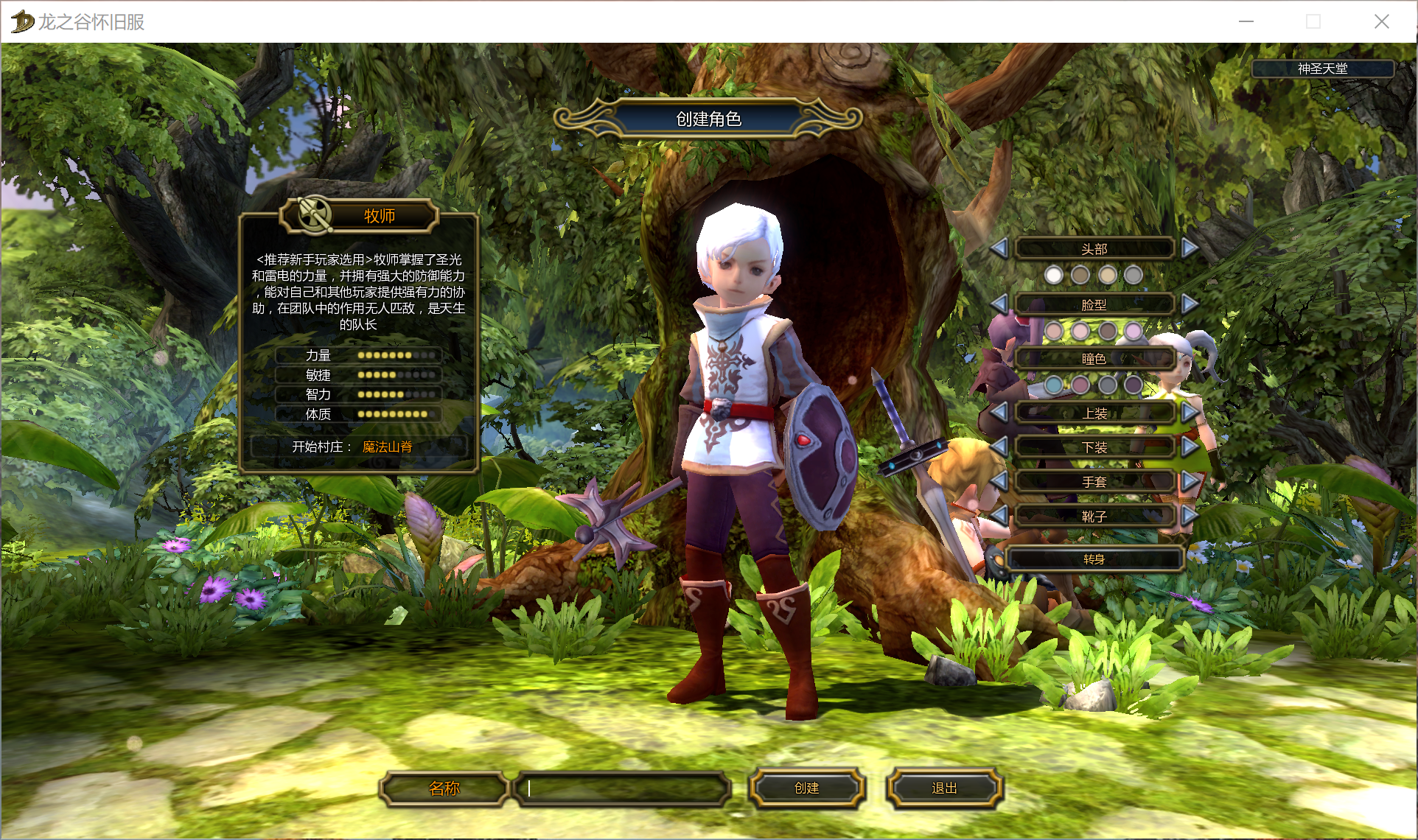Click the 退出 (Exit) button
The width and height of the screenshot is (1418, 840).
coord(944,788)
